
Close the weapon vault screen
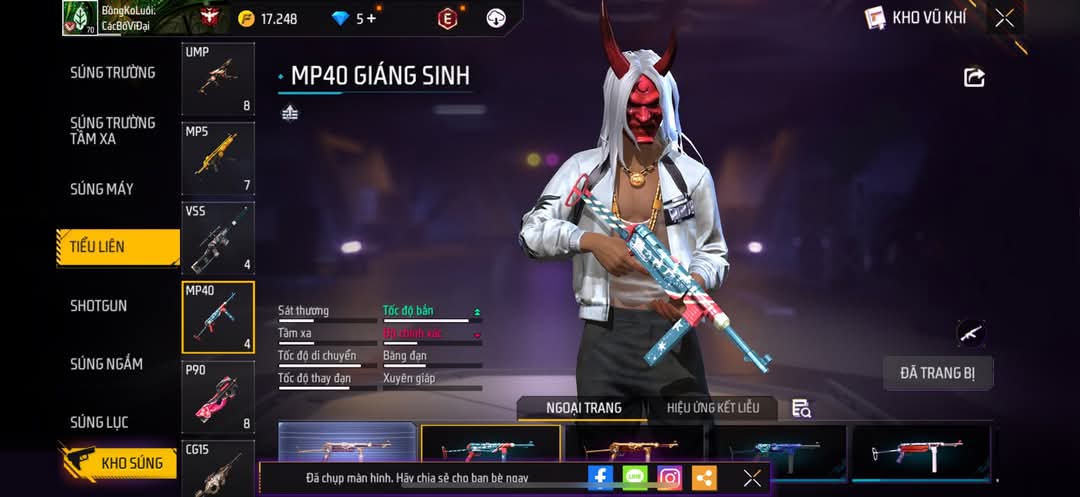[x=1004, y=18]
